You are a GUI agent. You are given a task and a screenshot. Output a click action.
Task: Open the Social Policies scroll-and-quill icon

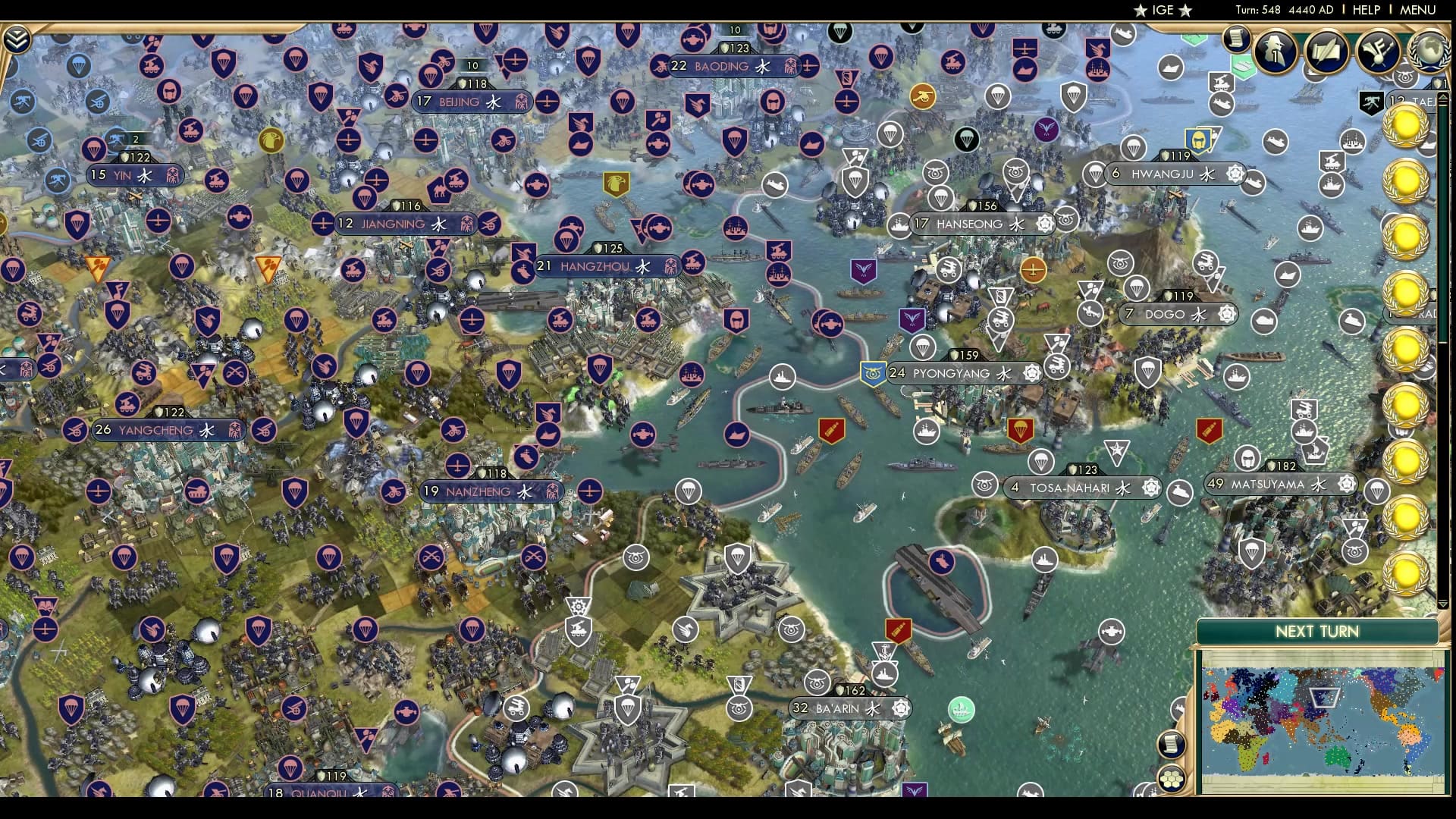[x=1329, y=52]
